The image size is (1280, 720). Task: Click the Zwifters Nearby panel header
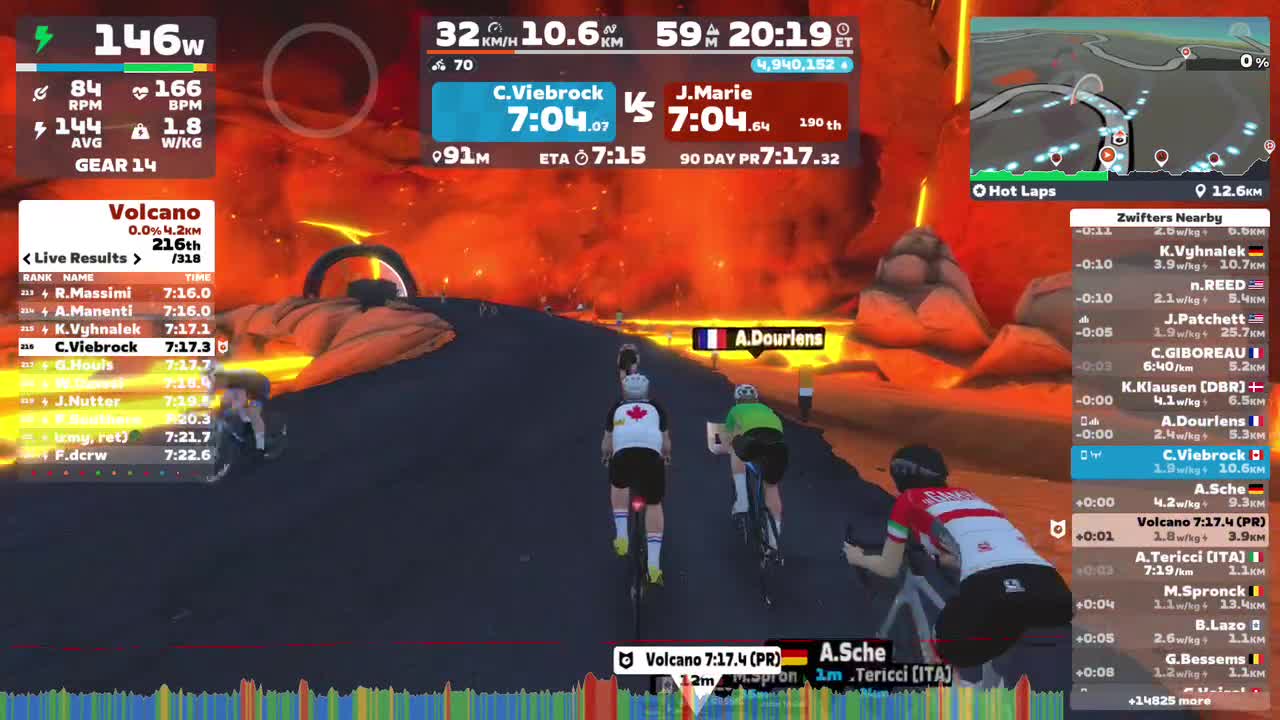tap(1170, 217)
